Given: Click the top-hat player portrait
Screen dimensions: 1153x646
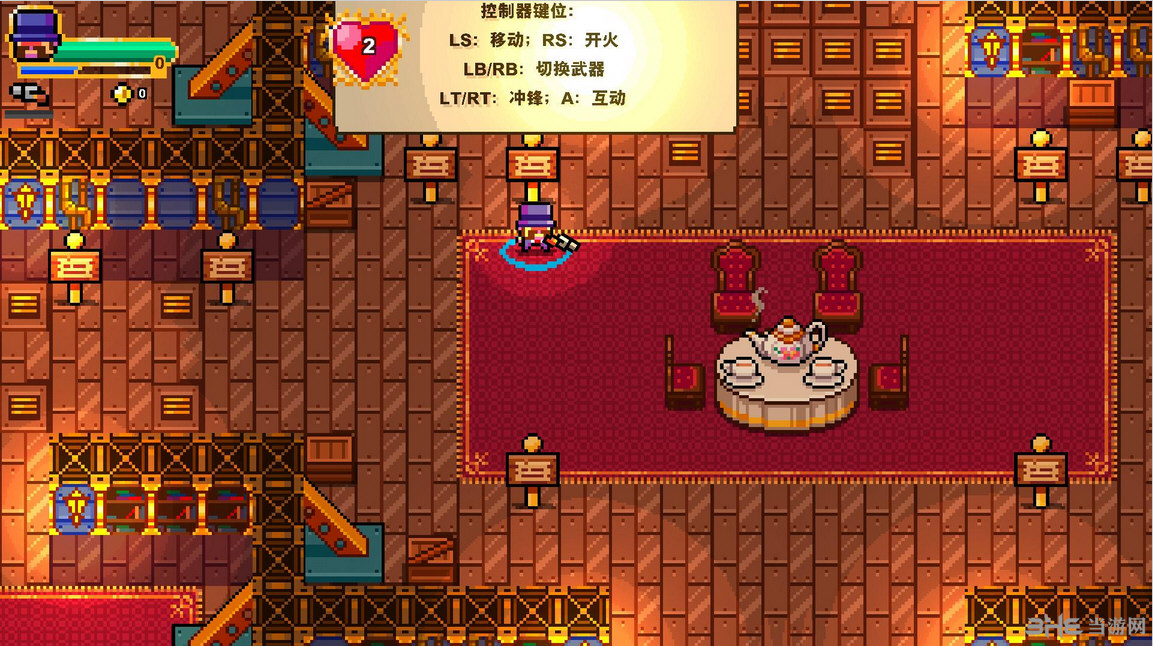Looking at the screenshot, I should [x=35, y=37].
